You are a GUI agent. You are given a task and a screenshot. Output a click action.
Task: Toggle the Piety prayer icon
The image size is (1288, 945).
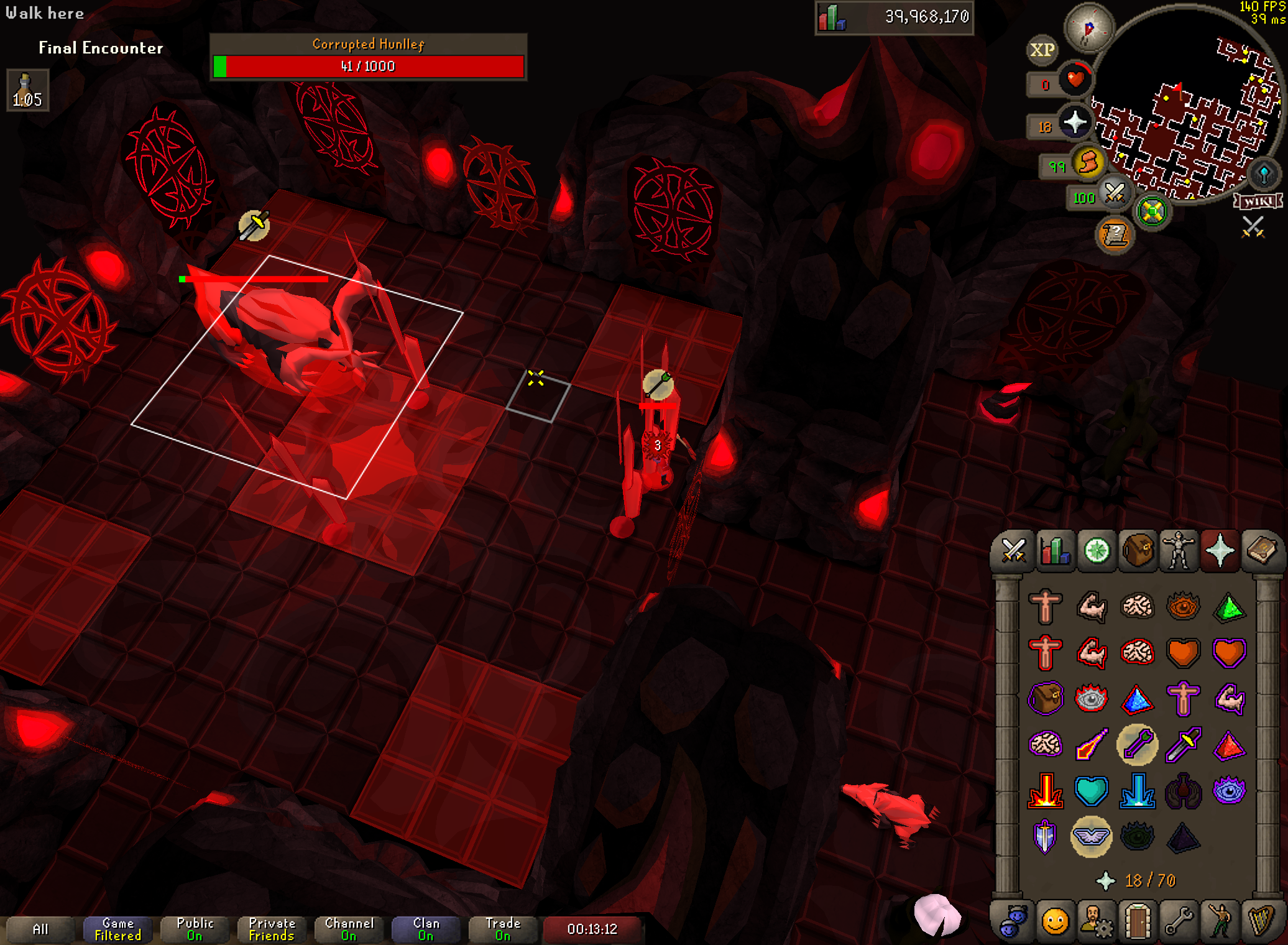click(x=1091, y=836)
